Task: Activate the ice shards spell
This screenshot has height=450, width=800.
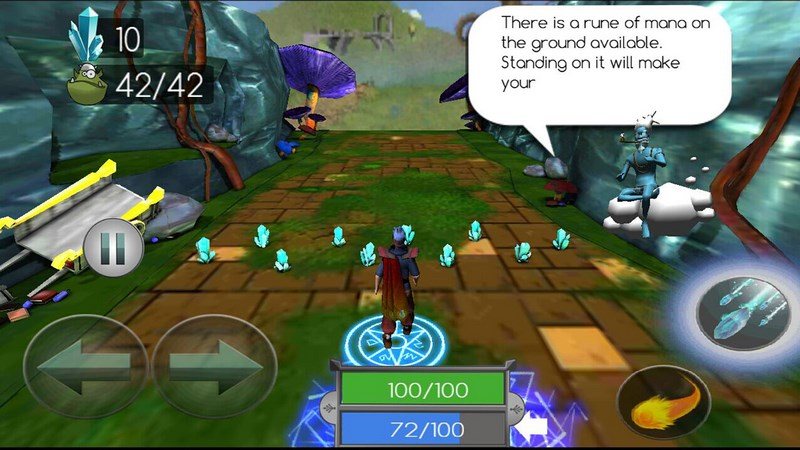Action: pyautogui.click(x=740, y=314)
